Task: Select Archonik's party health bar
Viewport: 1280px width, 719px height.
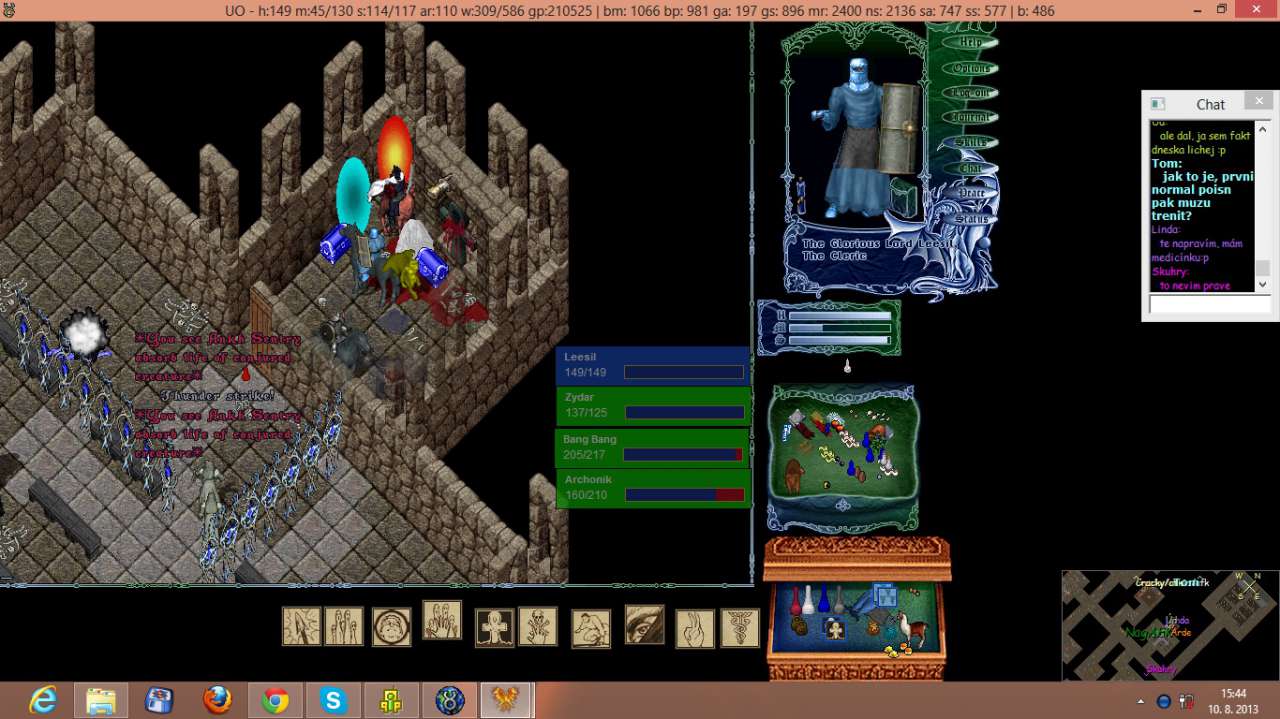Action: [653, 488]
